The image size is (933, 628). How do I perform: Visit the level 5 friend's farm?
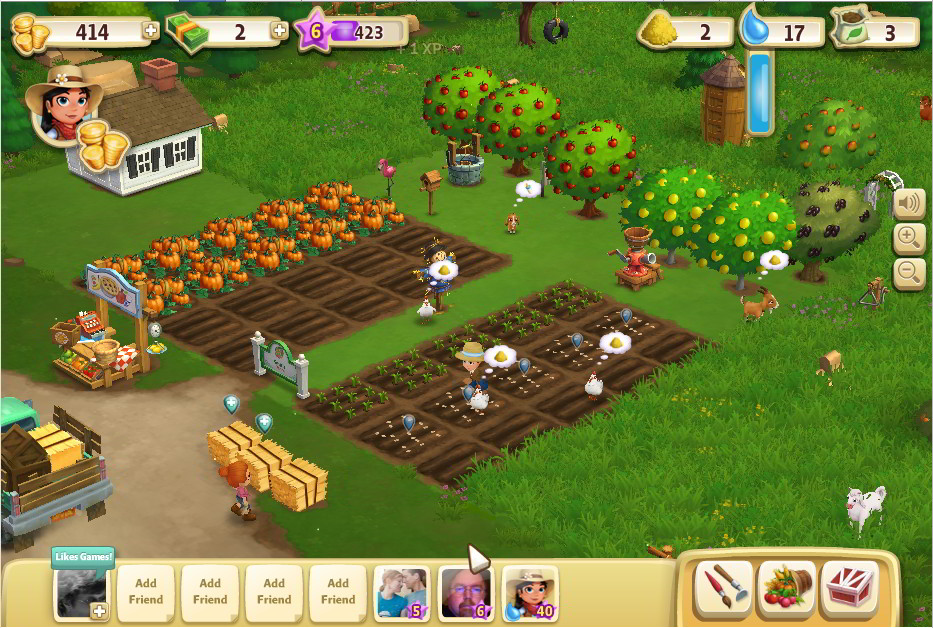402,592
